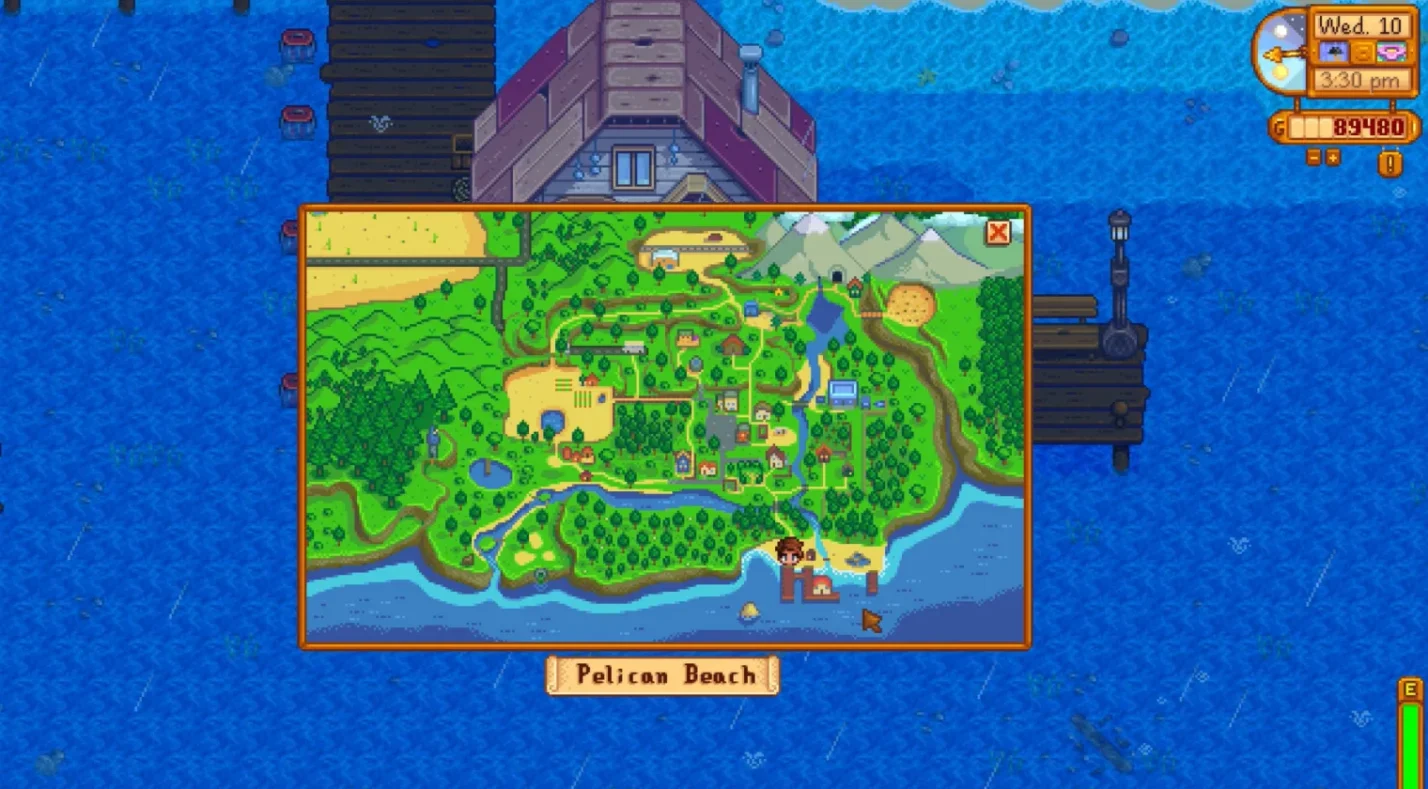This screenshot has width=1428, height=789.
Task: Zoom in using the plus button
Action: click(x=1333, y=157)
